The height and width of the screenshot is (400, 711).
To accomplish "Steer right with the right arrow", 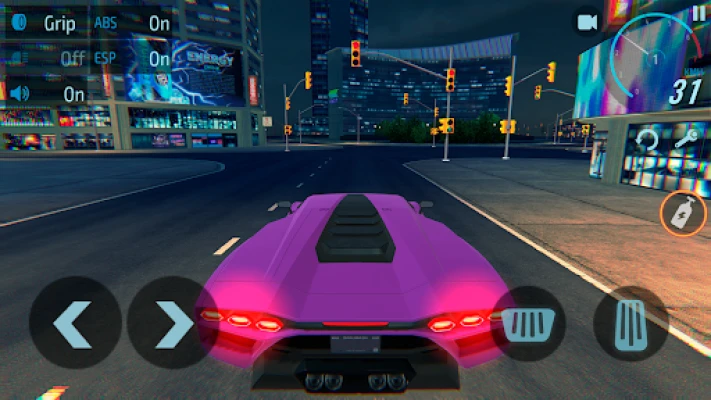I will pos(172,323).
